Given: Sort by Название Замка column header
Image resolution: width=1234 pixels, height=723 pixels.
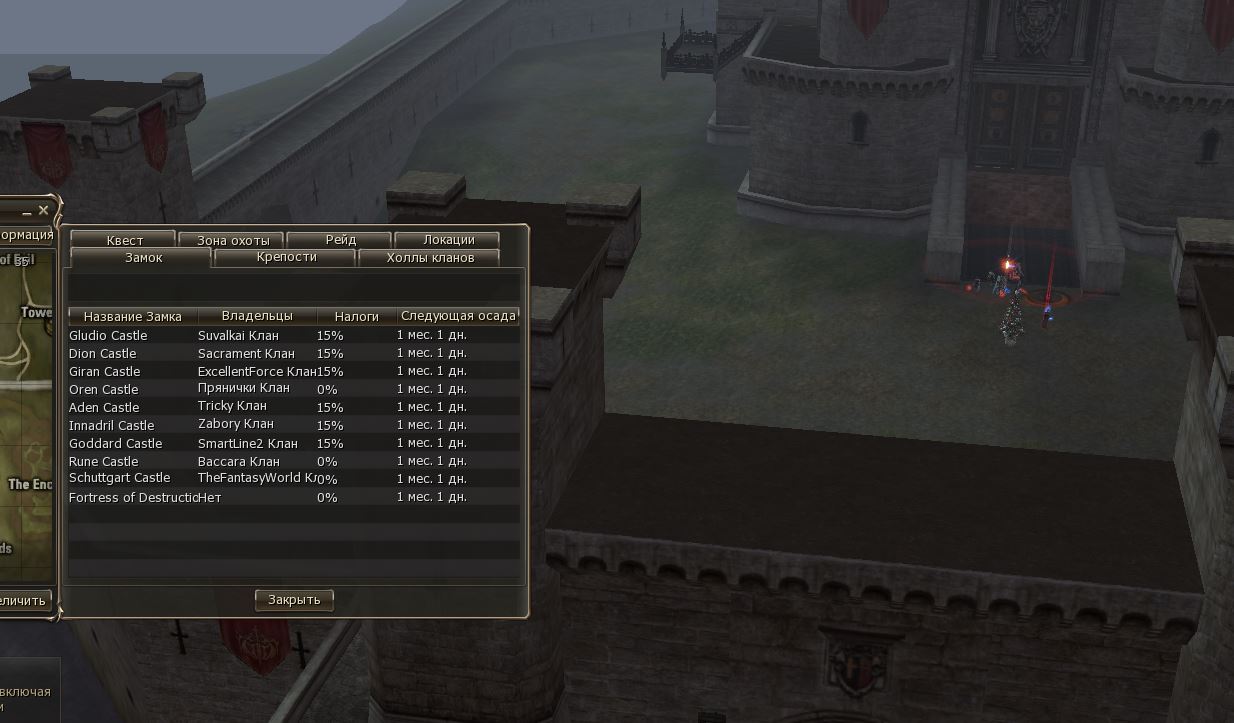Looking at the screenshot, I should pos(133,316).
